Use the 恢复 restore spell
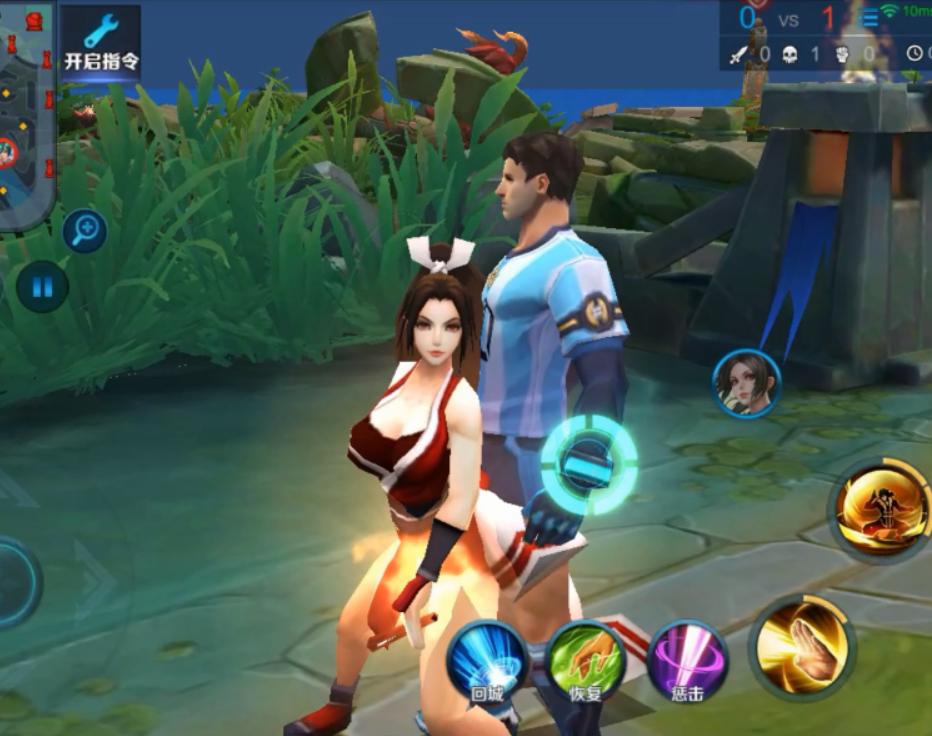 tap(585, 661)
